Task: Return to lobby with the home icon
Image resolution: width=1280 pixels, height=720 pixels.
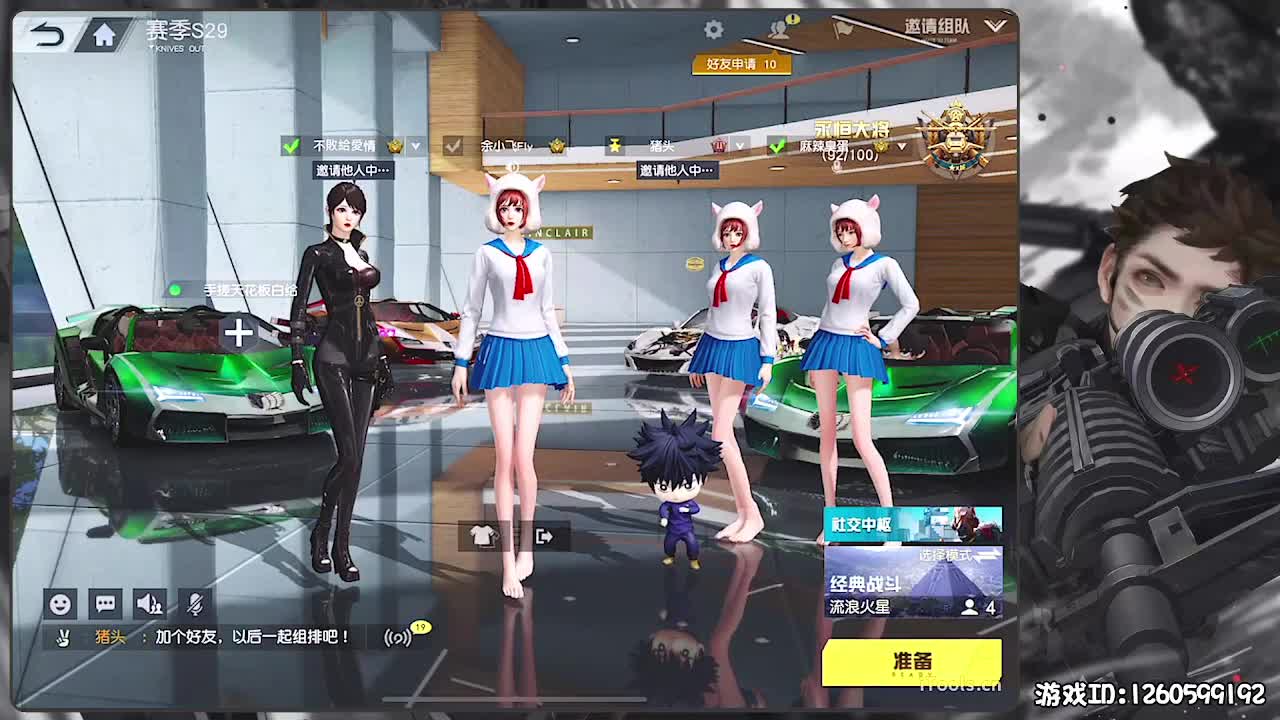Action: pyautogui.click(x=103, y=33)
